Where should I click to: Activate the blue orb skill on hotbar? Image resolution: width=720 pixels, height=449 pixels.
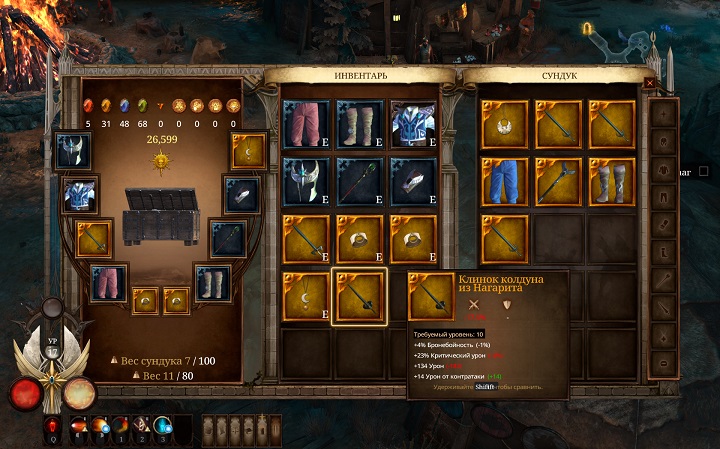coord(161,430)
